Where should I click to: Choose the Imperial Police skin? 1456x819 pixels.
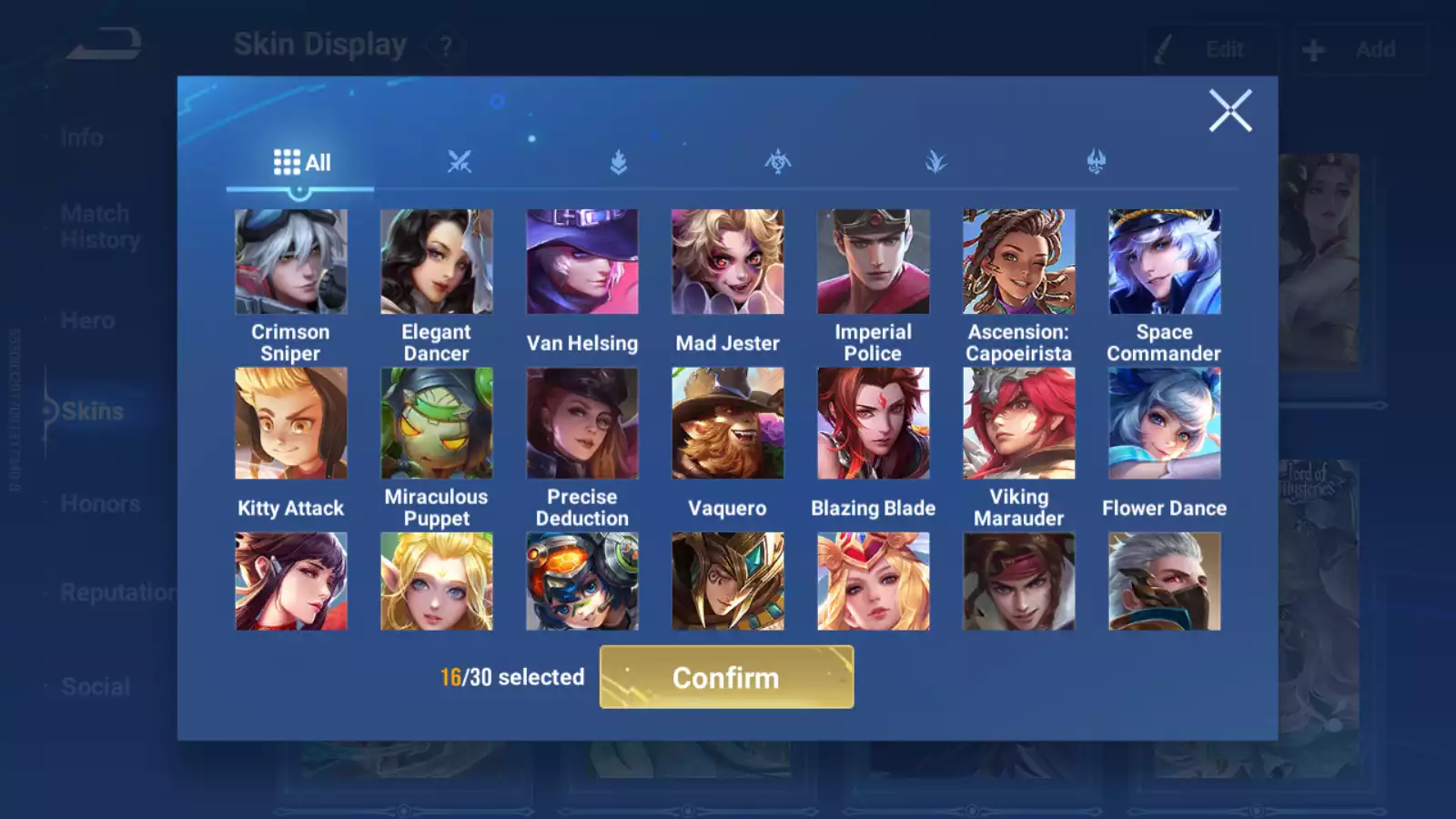point(874,262)
